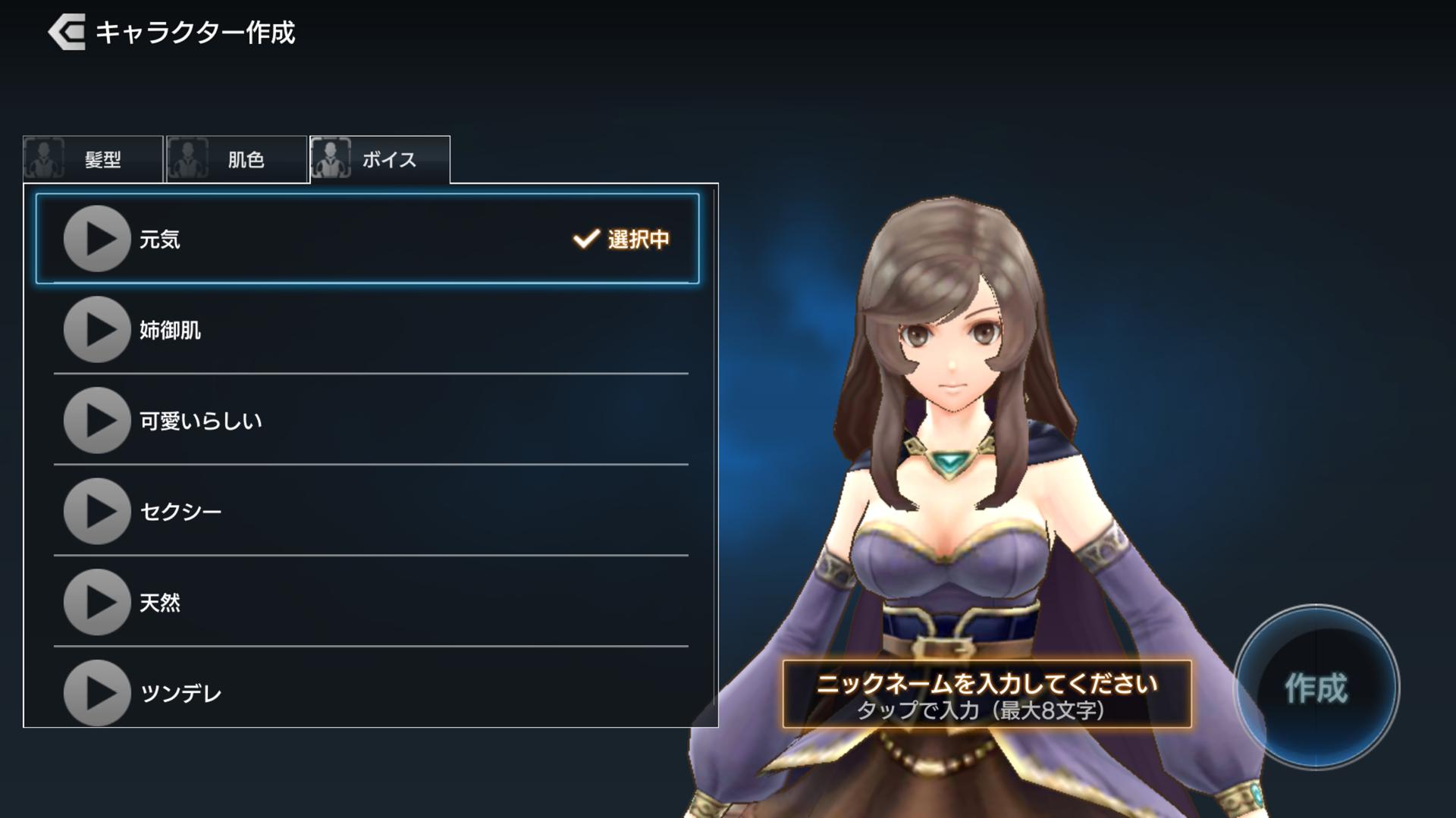Image resolution: width=1456 pixels, height=818 pixels.
Task: Play the 可愛いらしい voice preview
Action: pyautogui.click(x=96, y=421)
